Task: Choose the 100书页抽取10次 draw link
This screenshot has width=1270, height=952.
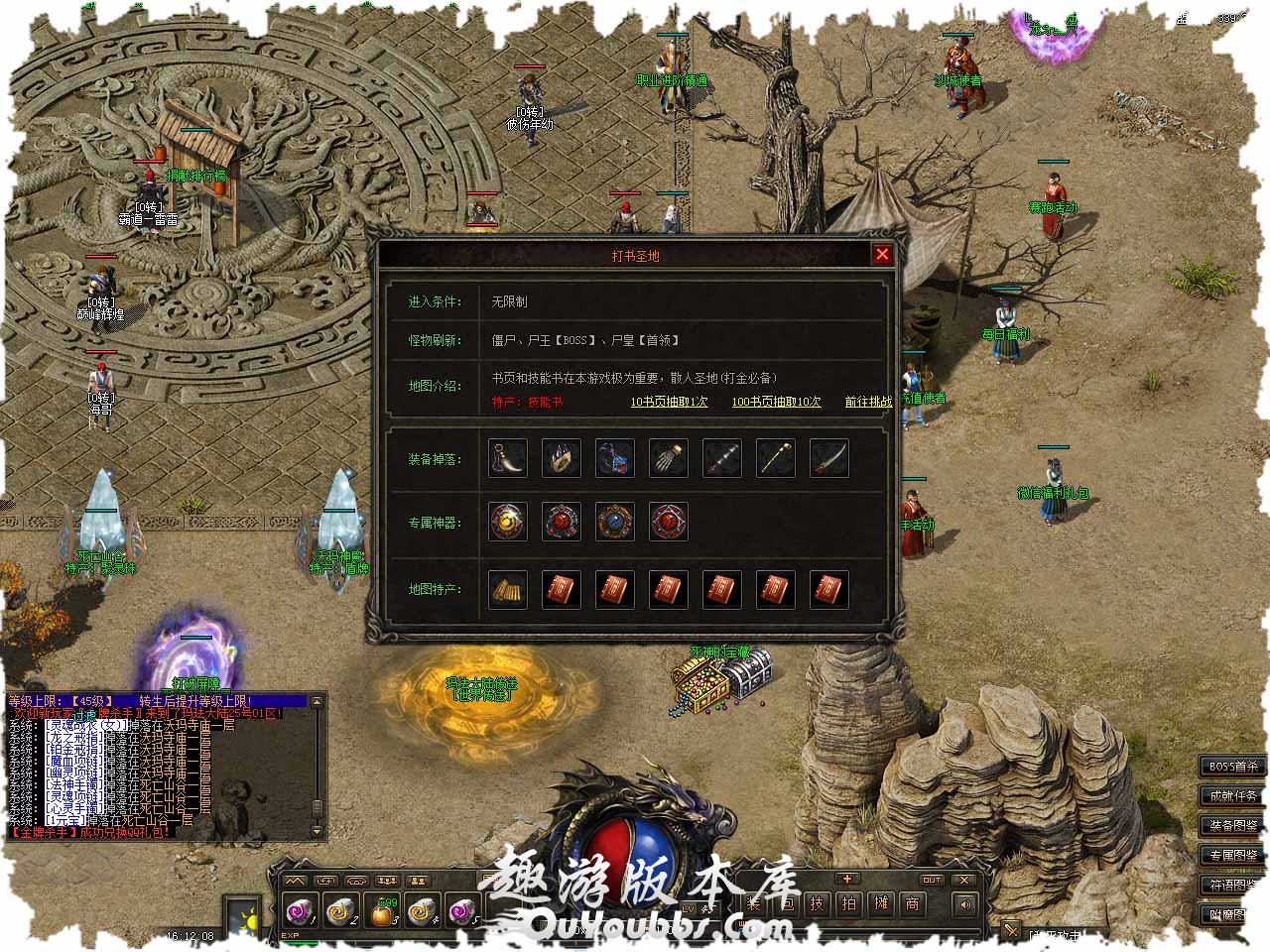Action: point(776,402)
